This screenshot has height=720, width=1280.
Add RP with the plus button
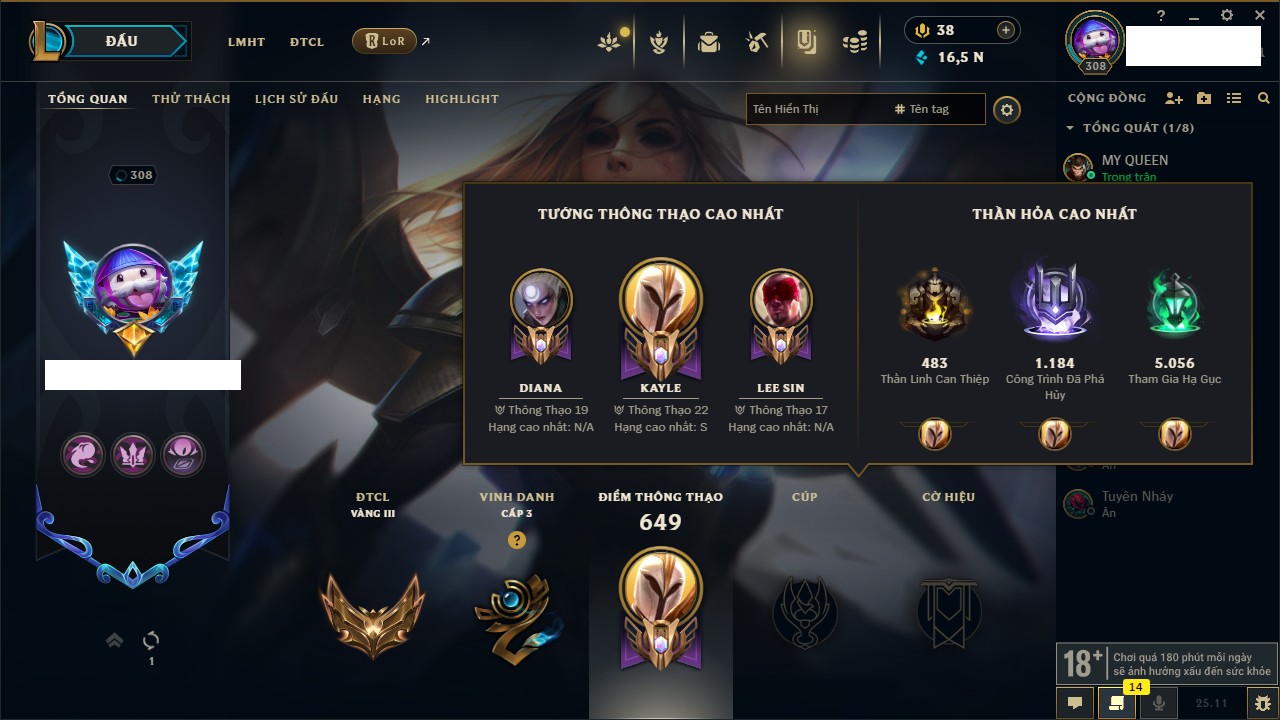pos(1005,30)
